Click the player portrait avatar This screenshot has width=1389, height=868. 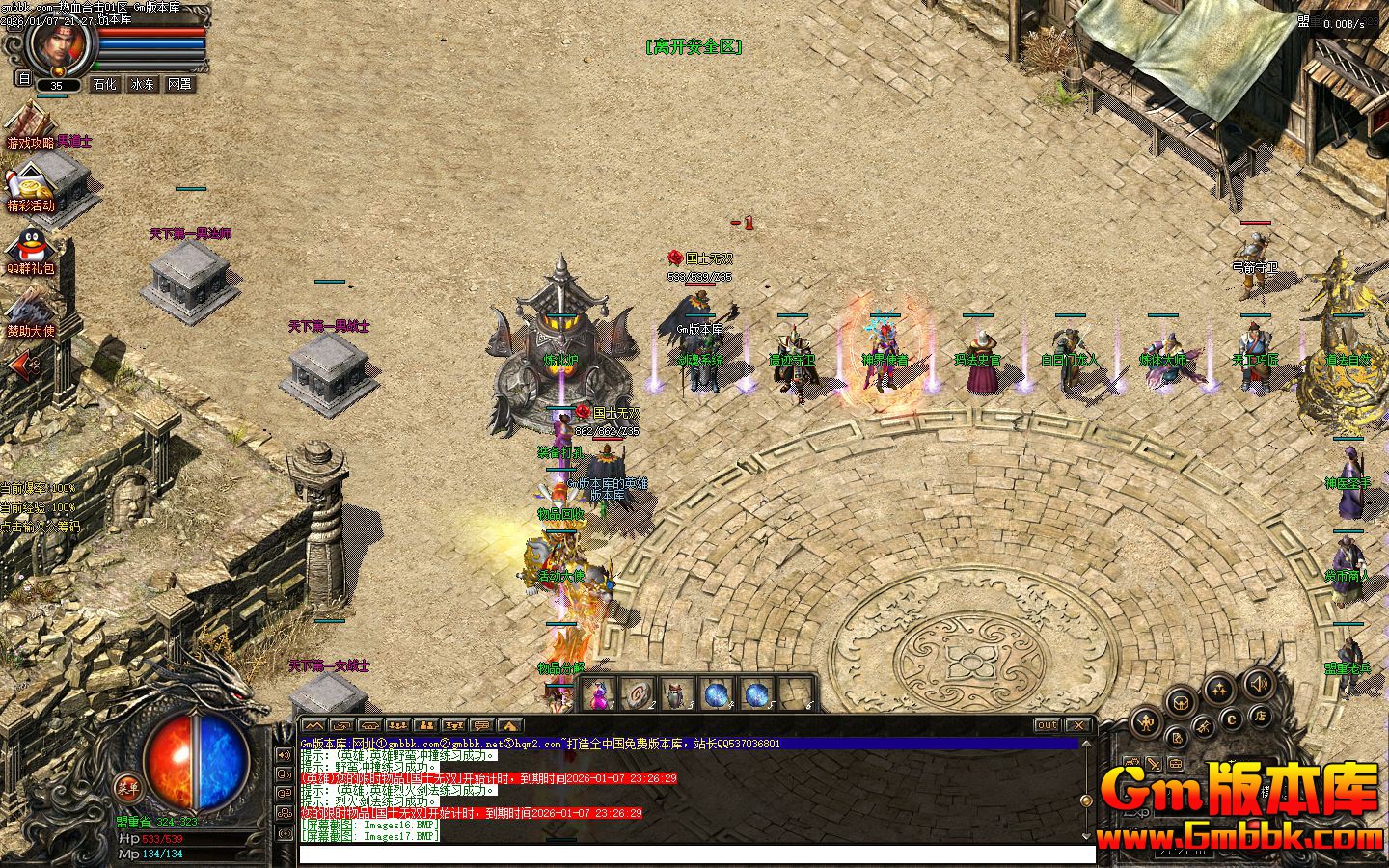[x=60, y=42]
